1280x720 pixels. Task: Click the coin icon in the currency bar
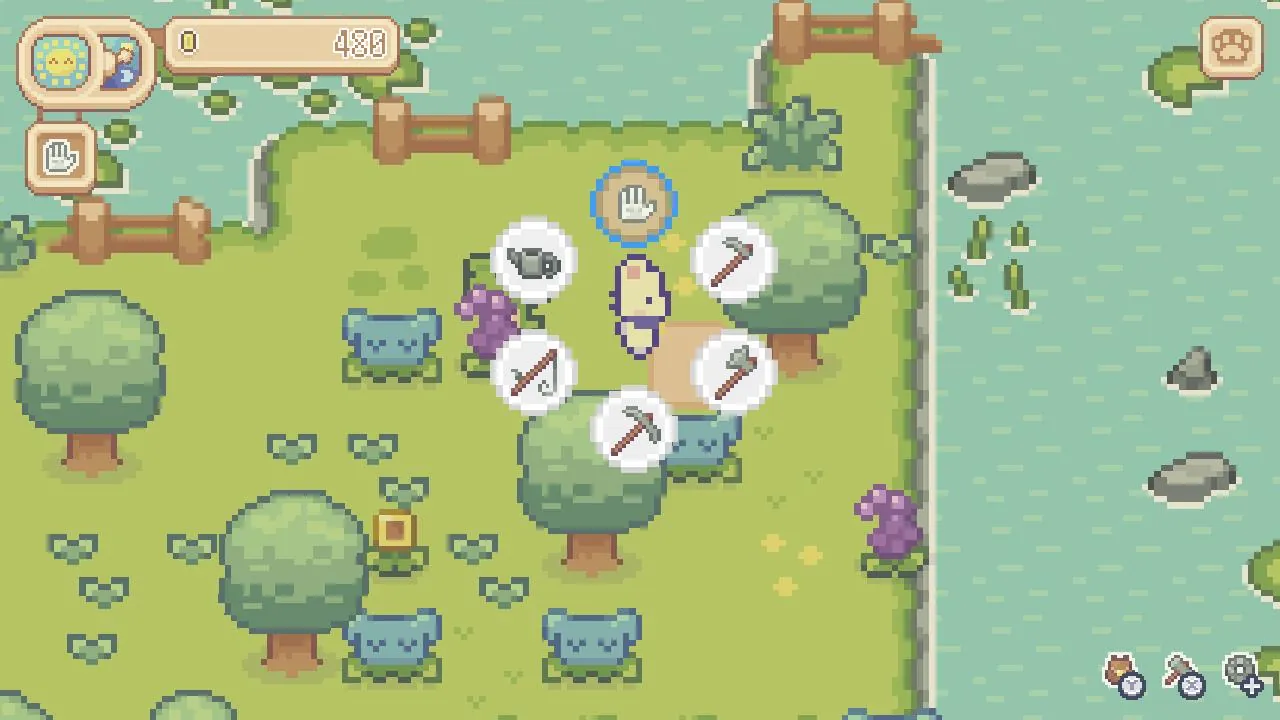click(188, 43)
